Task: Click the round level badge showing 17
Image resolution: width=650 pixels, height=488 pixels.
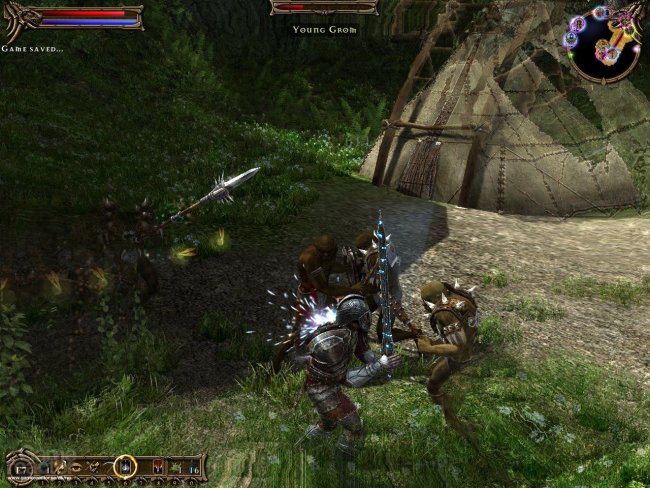Action: (19, 468)
